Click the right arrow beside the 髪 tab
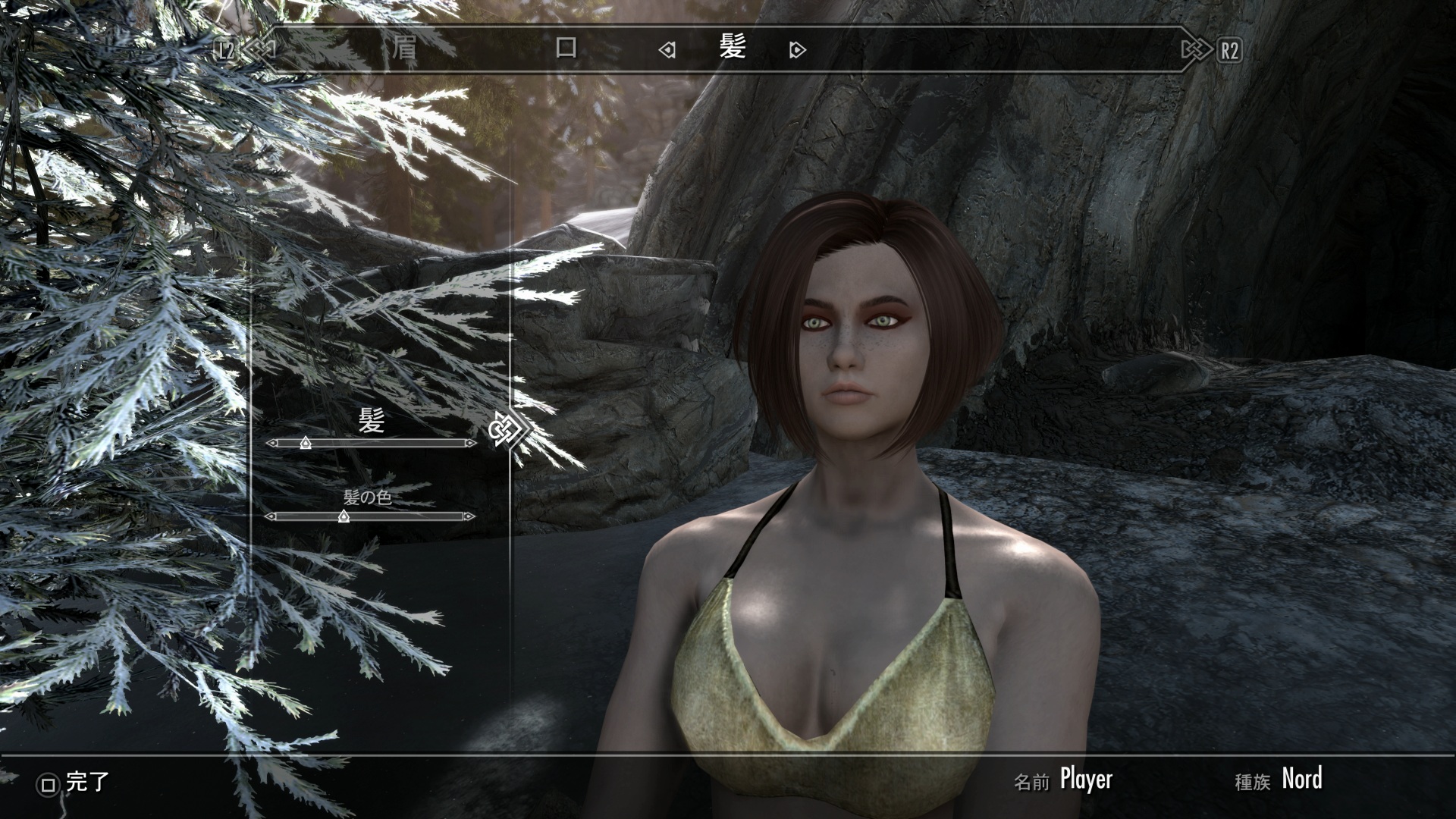 pyautogui.click(x=797, y=50)
